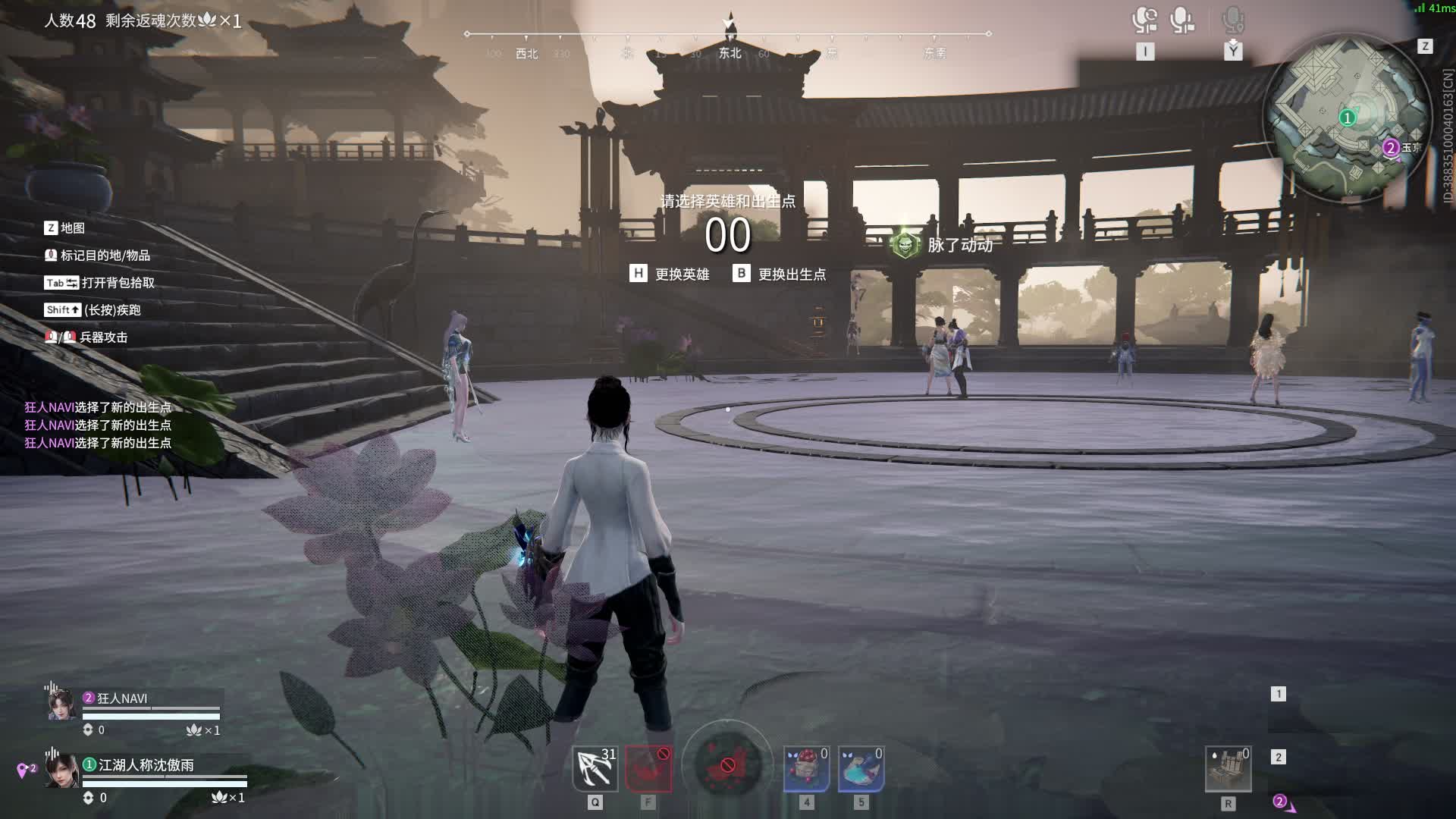1456x819 pixels.
Task: Toggle the white microphone icon
Action: (1181, 20)
